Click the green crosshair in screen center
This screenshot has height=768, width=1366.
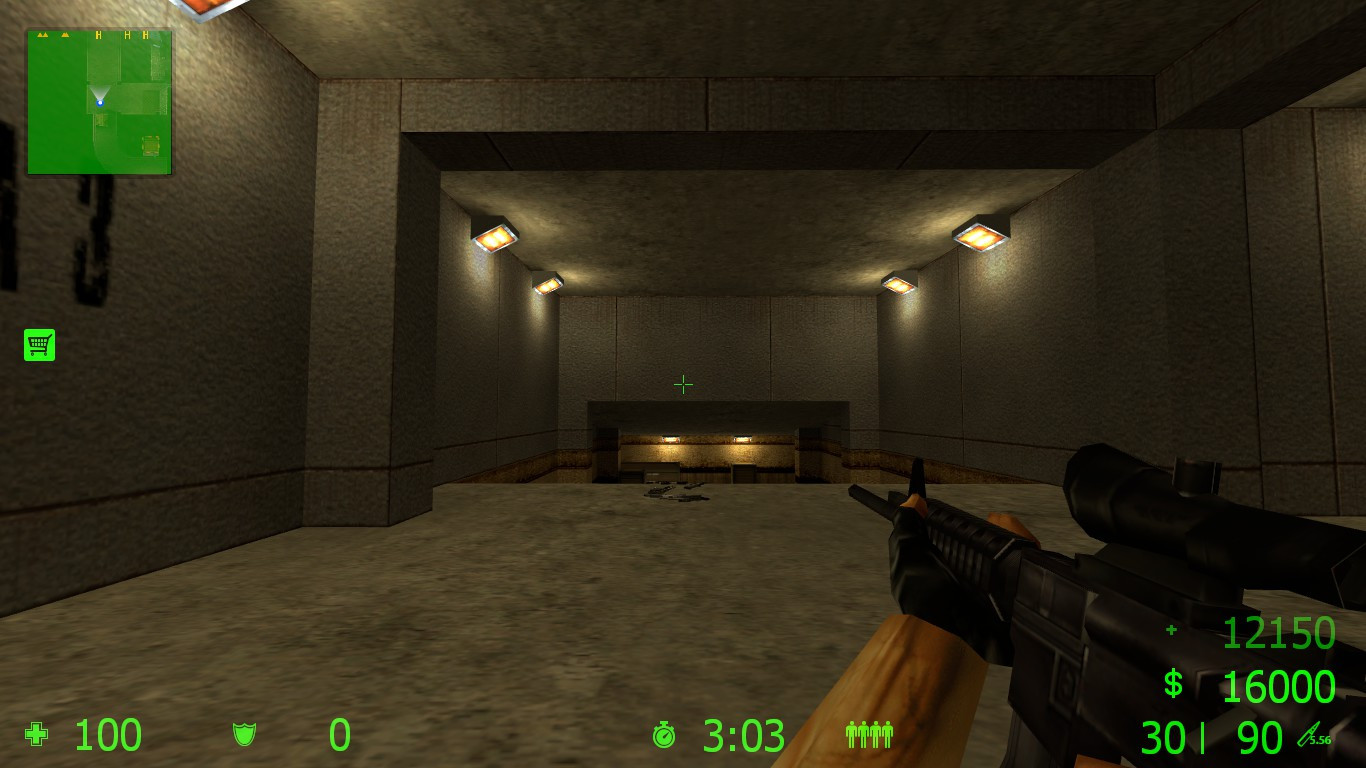pyautogui.click(x=683, y=384)
